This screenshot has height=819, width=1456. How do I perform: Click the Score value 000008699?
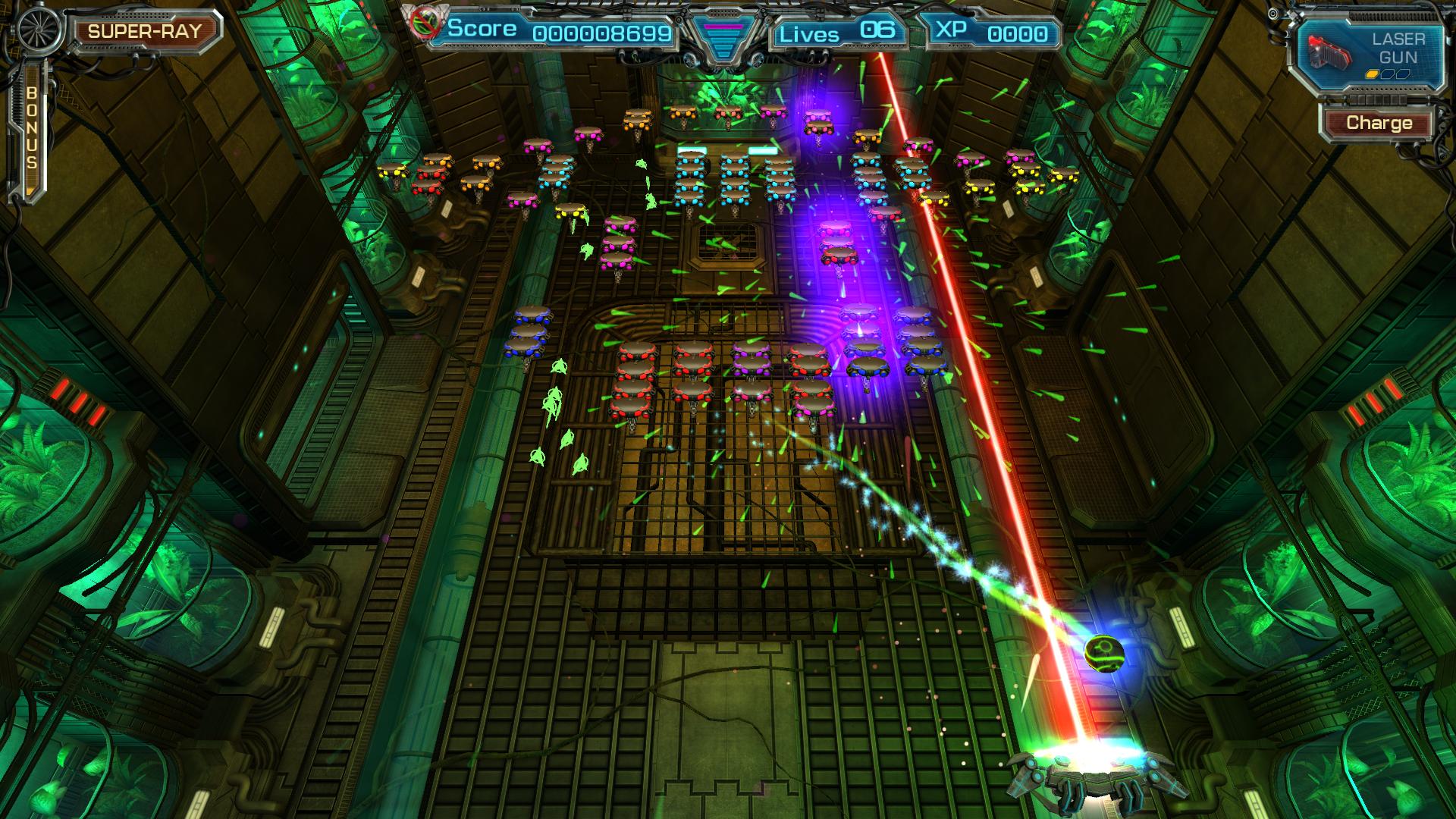[601, 34]
